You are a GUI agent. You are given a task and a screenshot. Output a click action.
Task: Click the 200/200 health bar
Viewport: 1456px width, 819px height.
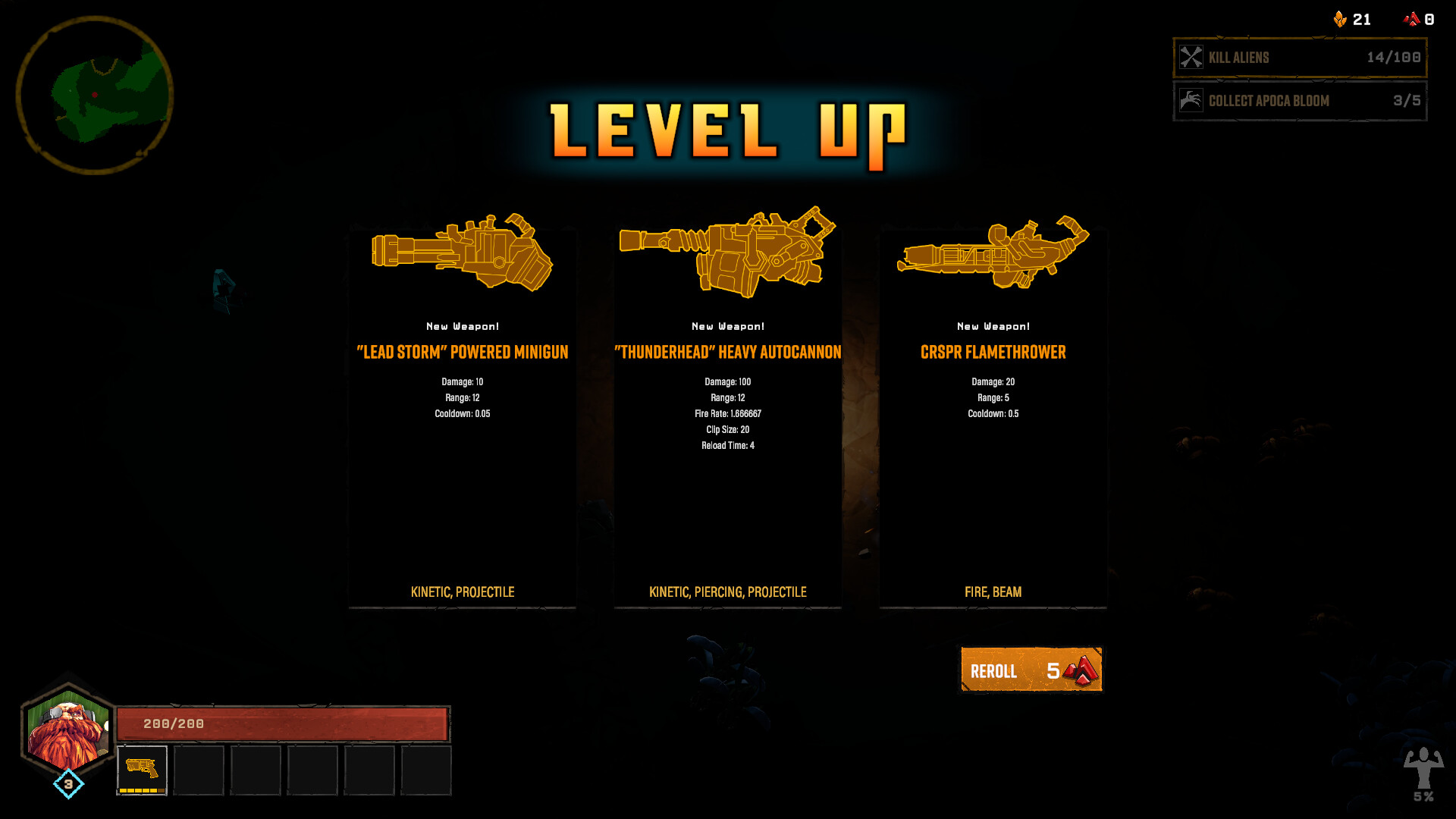click(x=281, y=723)
